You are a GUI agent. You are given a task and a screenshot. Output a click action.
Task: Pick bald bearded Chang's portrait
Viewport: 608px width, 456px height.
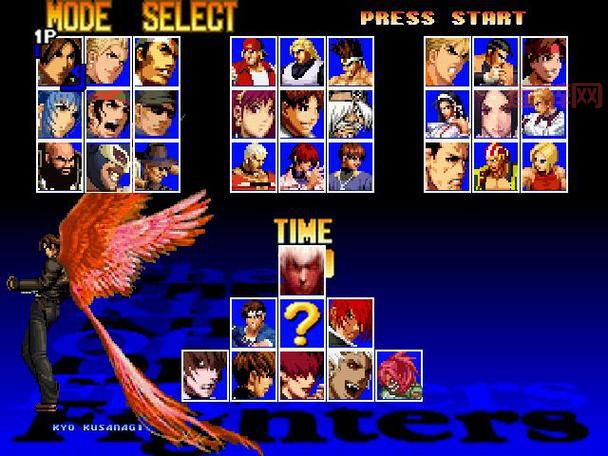(x=60, y=166)
